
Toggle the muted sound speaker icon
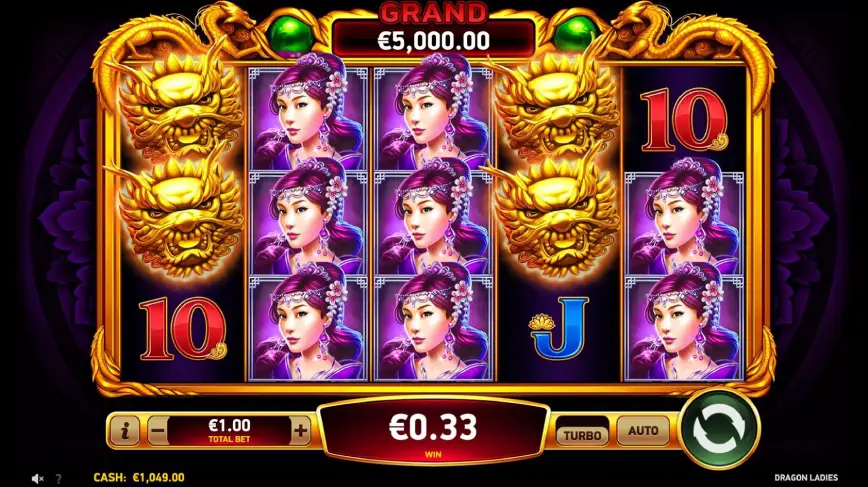38,479
